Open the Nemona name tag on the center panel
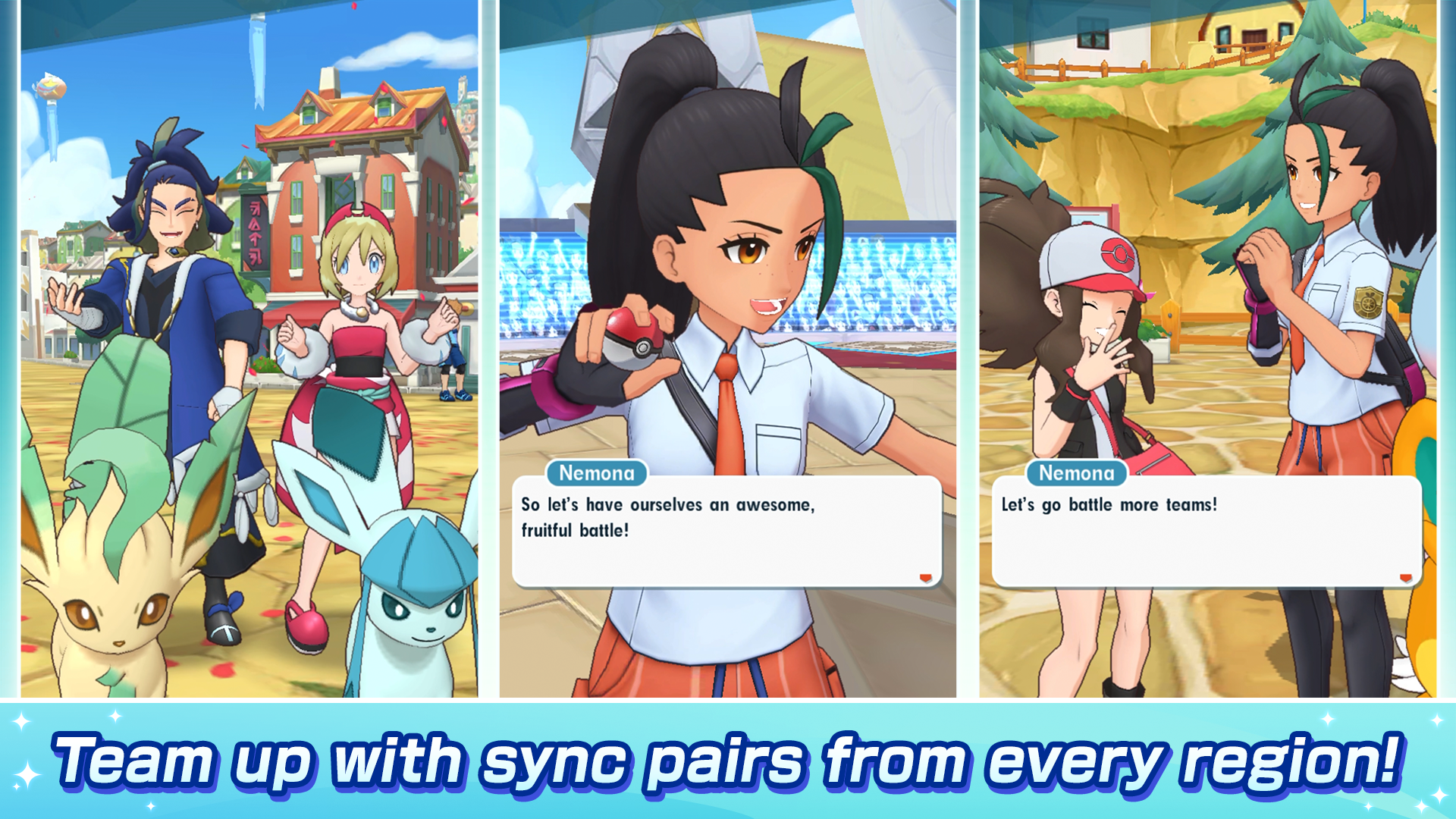The image size is (1456, 819). pos(597,474)
